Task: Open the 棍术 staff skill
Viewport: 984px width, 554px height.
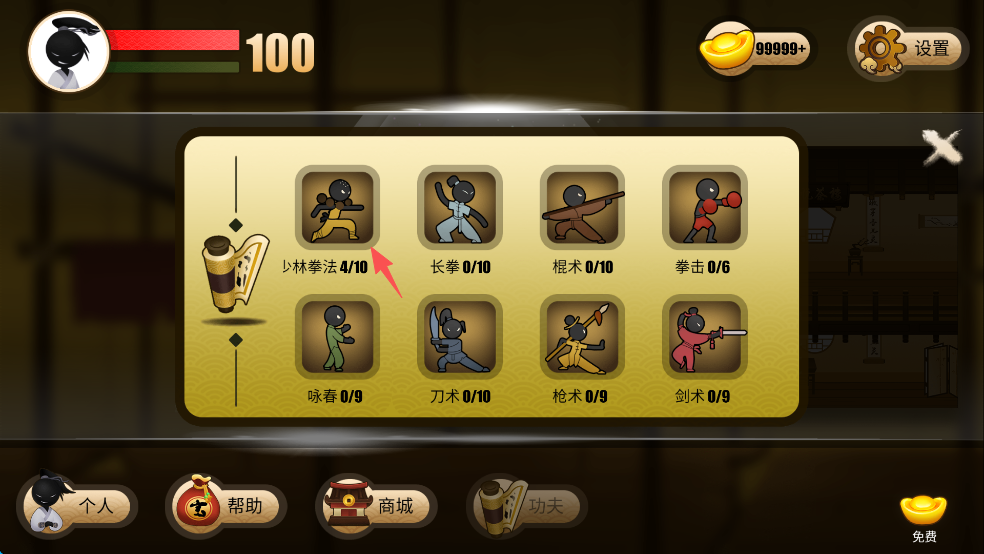Action: (582, 208)
